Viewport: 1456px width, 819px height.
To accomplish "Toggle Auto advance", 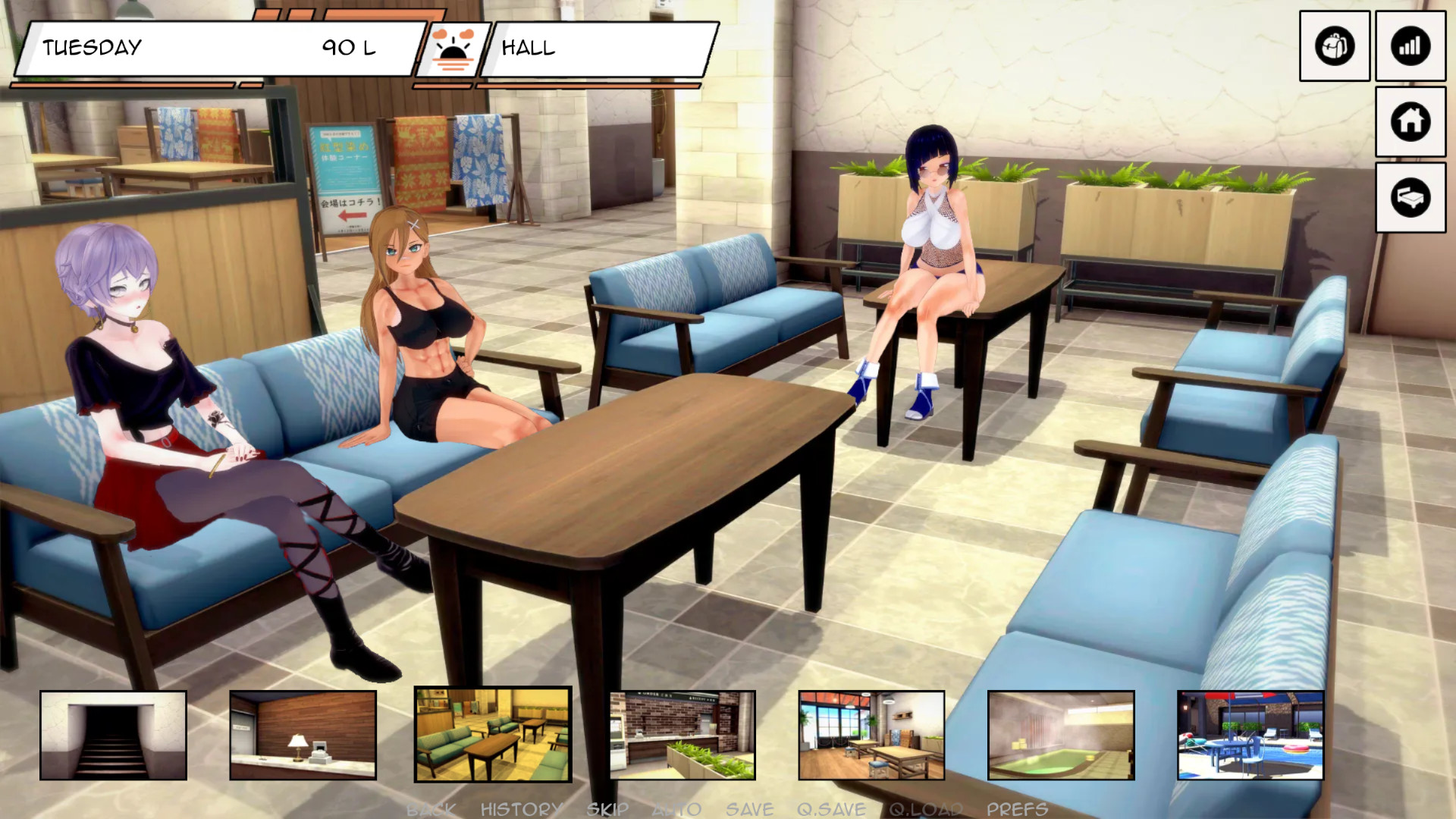I will click(676, 809).
